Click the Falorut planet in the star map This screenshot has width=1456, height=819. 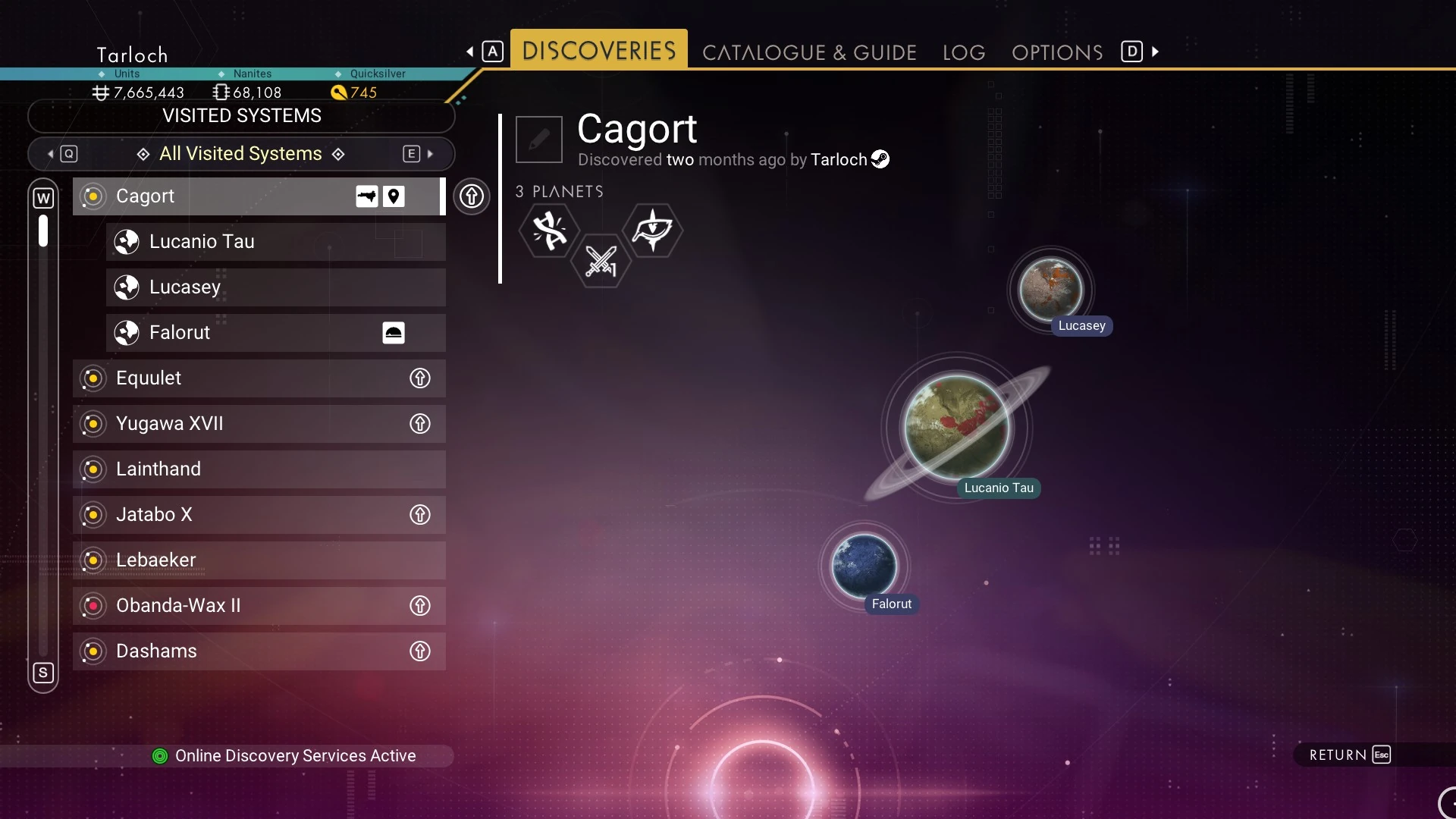click(864, 564)
